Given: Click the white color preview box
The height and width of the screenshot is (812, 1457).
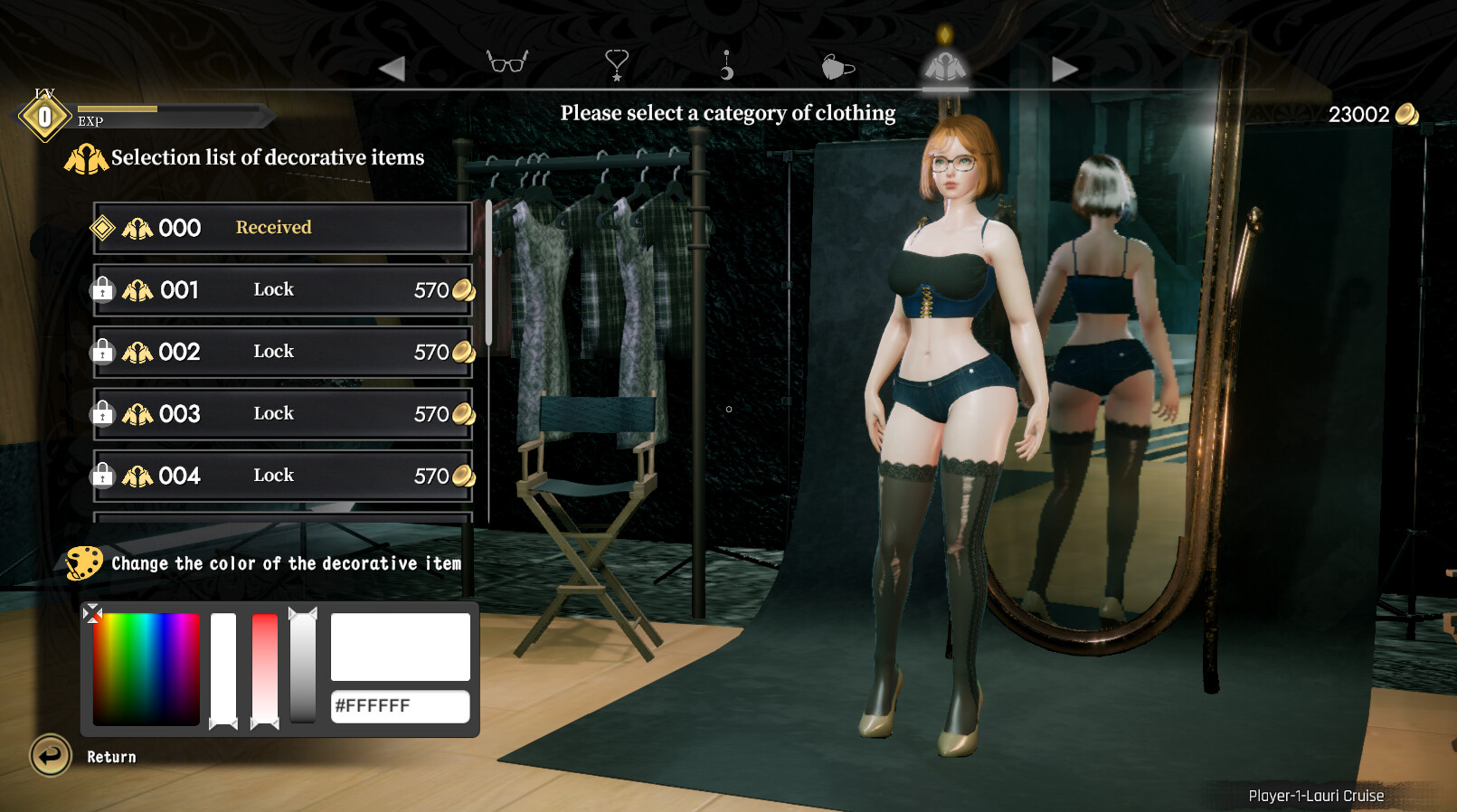Looking at the screenshot, I should coord(400,647).
